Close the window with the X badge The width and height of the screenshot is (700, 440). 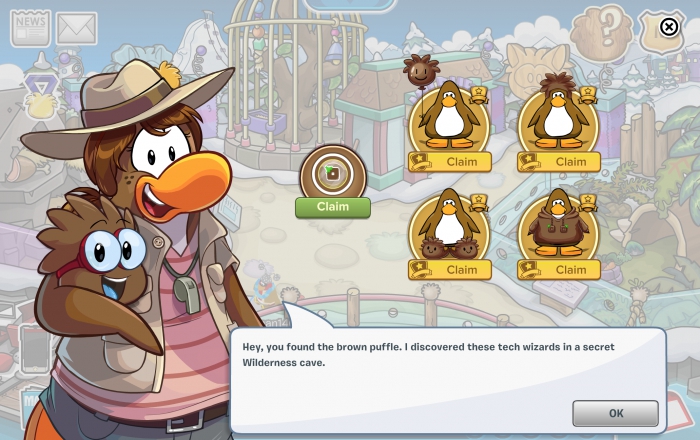(669, 27)
